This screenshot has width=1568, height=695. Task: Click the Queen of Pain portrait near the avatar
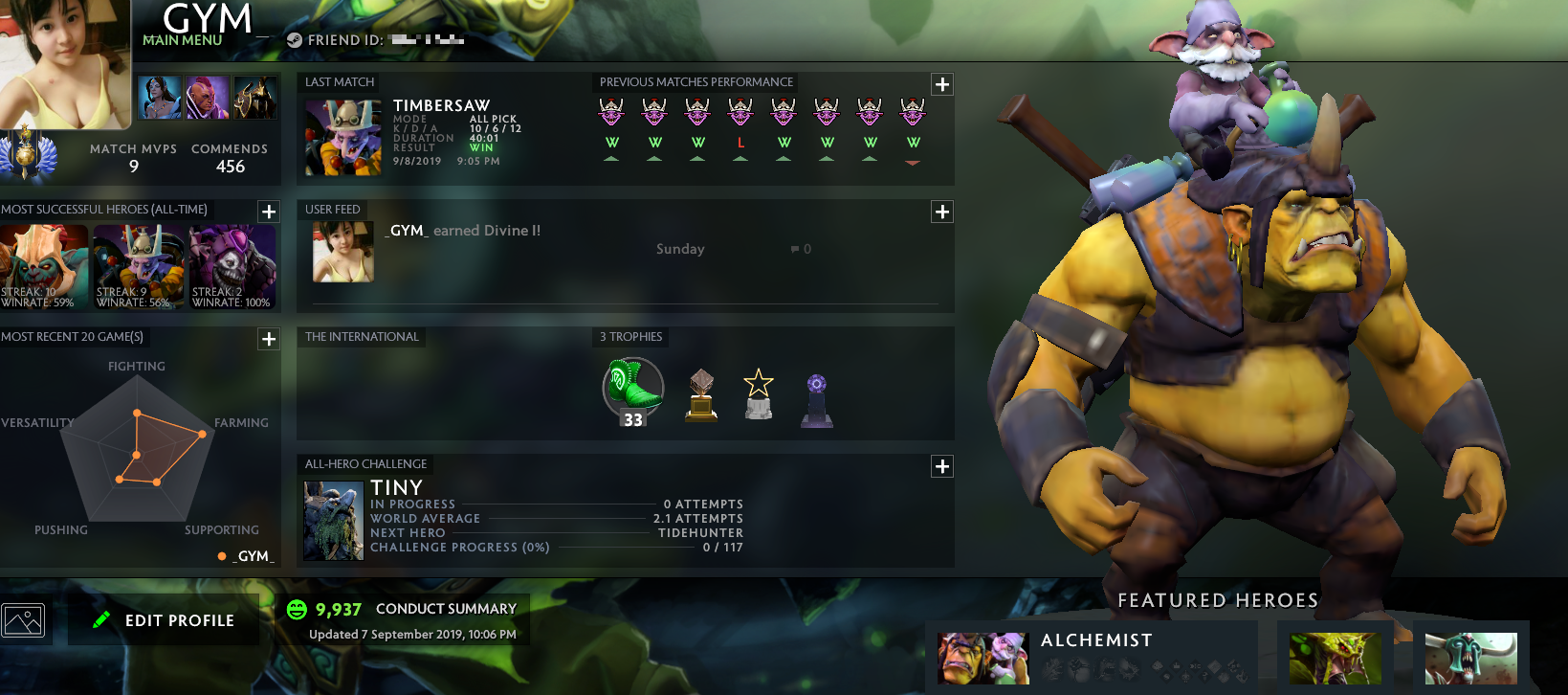click(x=160, y=99)
